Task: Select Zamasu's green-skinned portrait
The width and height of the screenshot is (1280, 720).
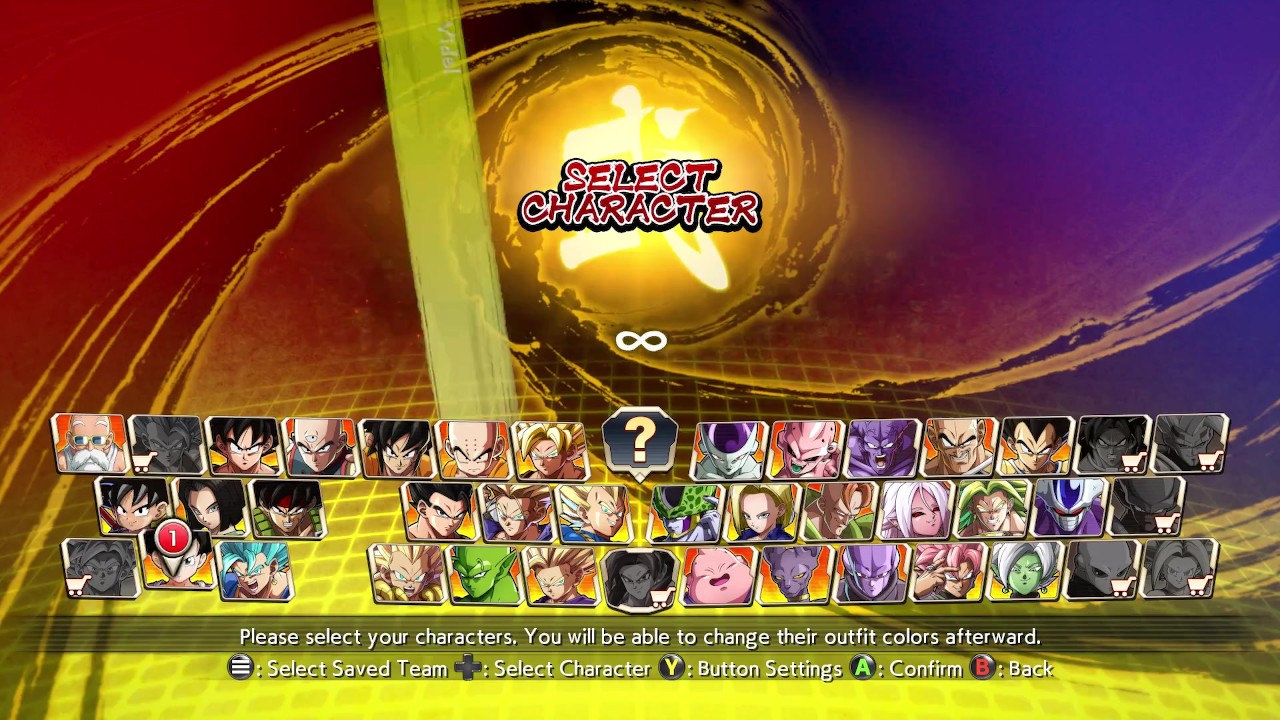Action: [x=1027, y=571]
